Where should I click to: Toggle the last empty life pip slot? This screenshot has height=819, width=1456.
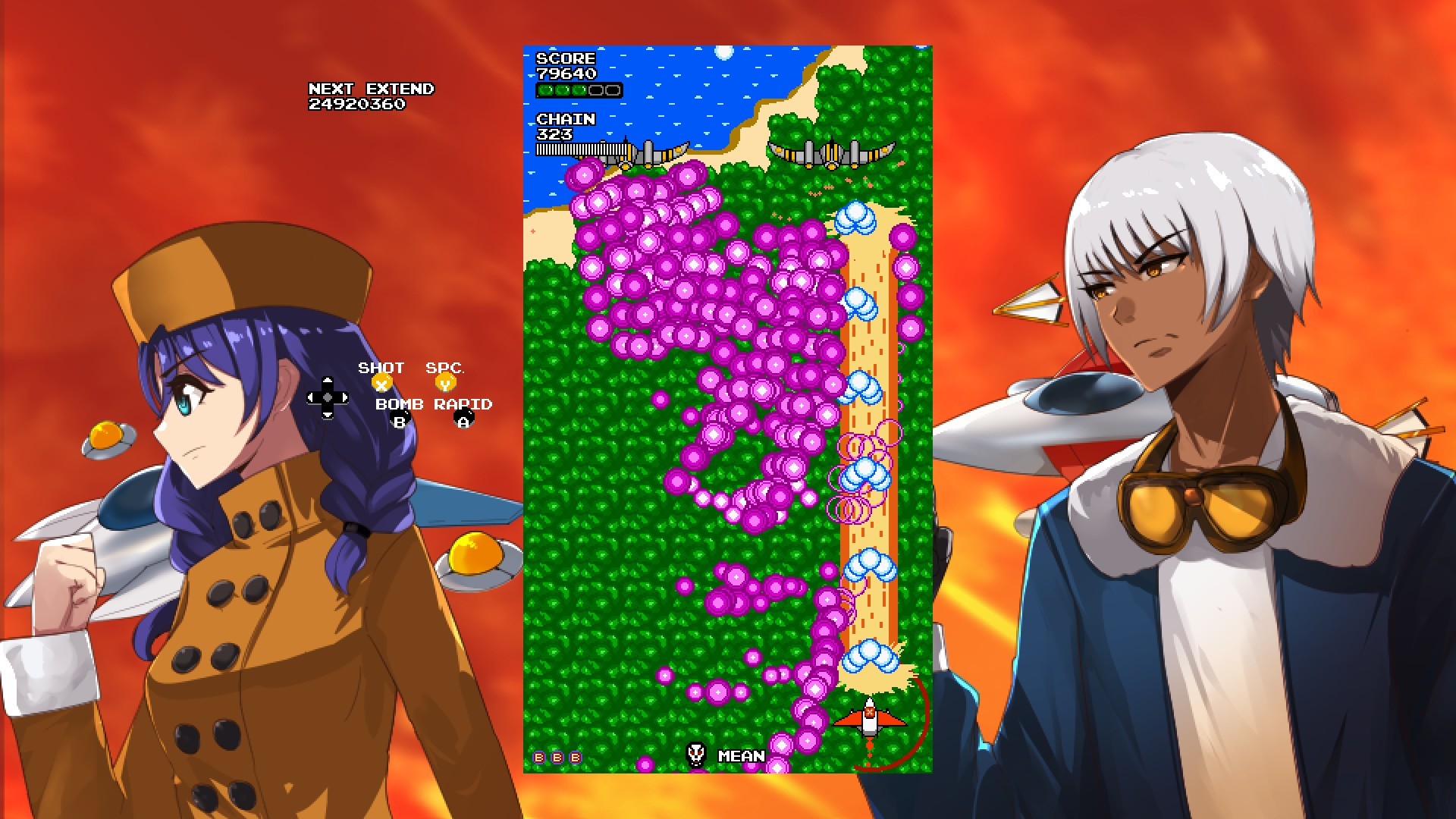(x=613, y=90)
